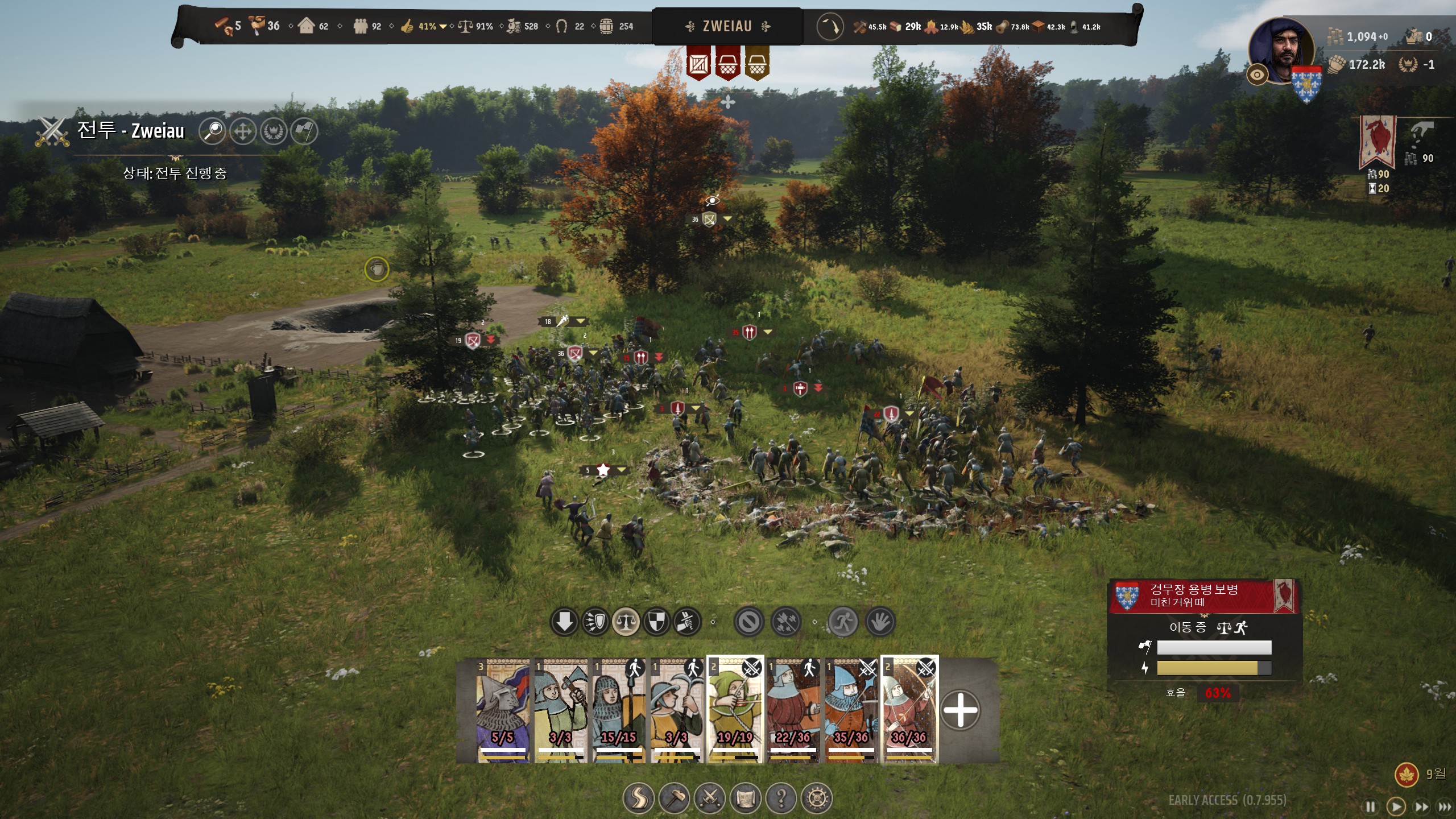The width and height of the screenshot is (1456, 819).
Task: Pick the 22/36 mercenary unit card
Action: point(793,710)
